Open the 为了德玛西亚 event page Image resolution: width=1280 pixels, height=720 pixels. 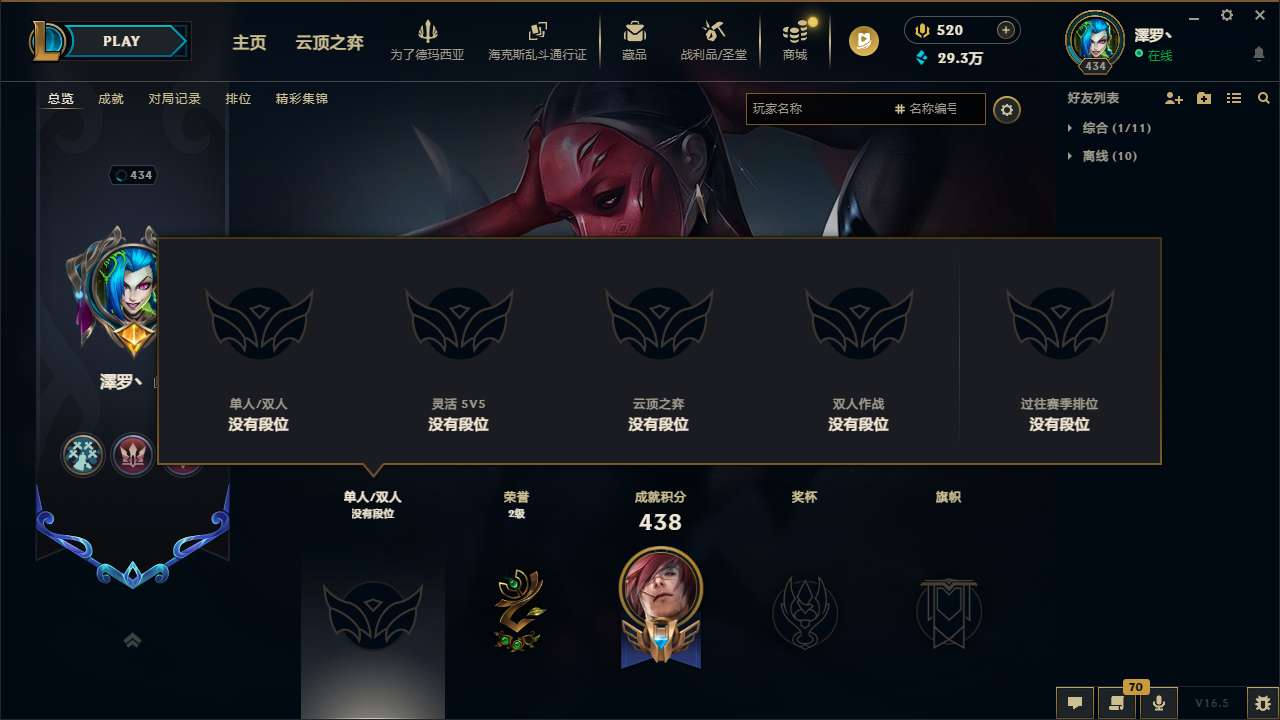click(x=430, y=41)
